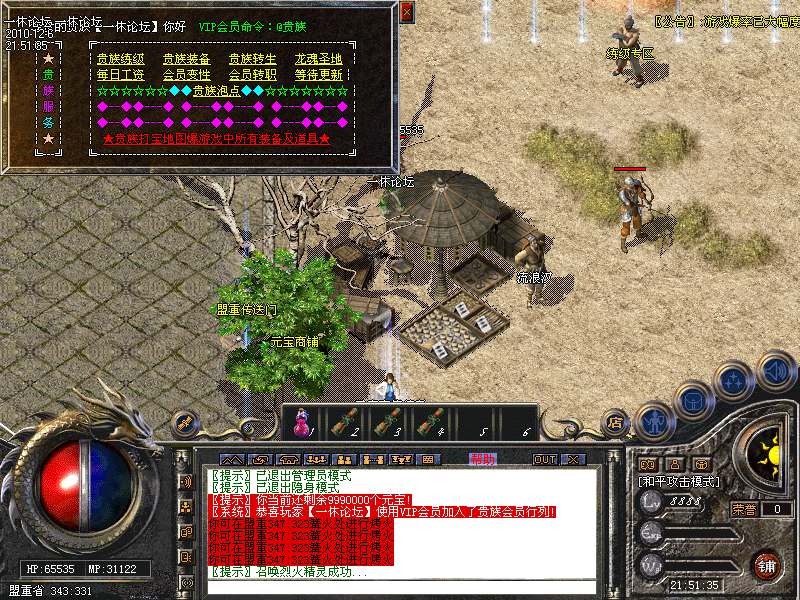Screen dimensions: 800x600
Task: Click the OUT button above chat
Action: pyautogui.click(x=544, y=459)
